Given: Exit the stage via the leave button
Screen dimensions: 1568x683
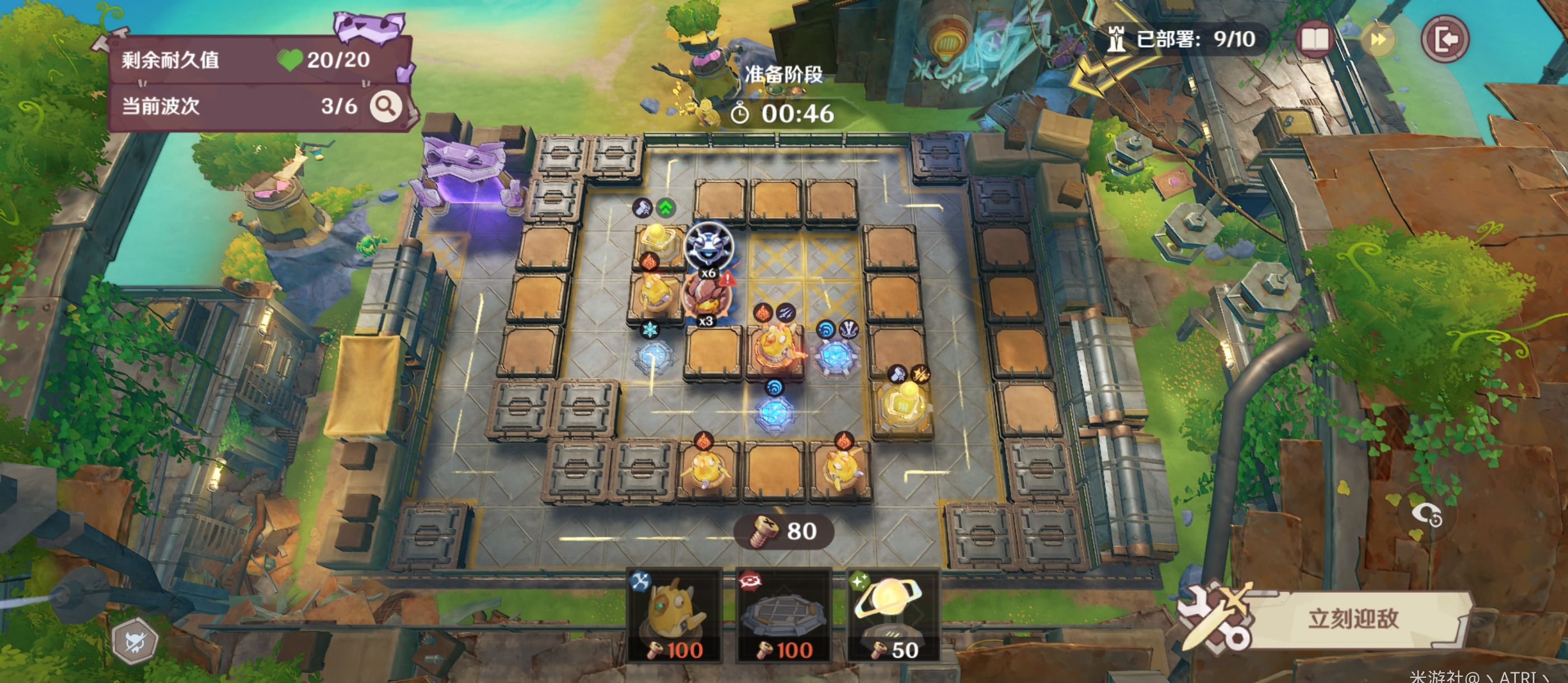Looking at the screenshot, I should tap(1444, 40).
